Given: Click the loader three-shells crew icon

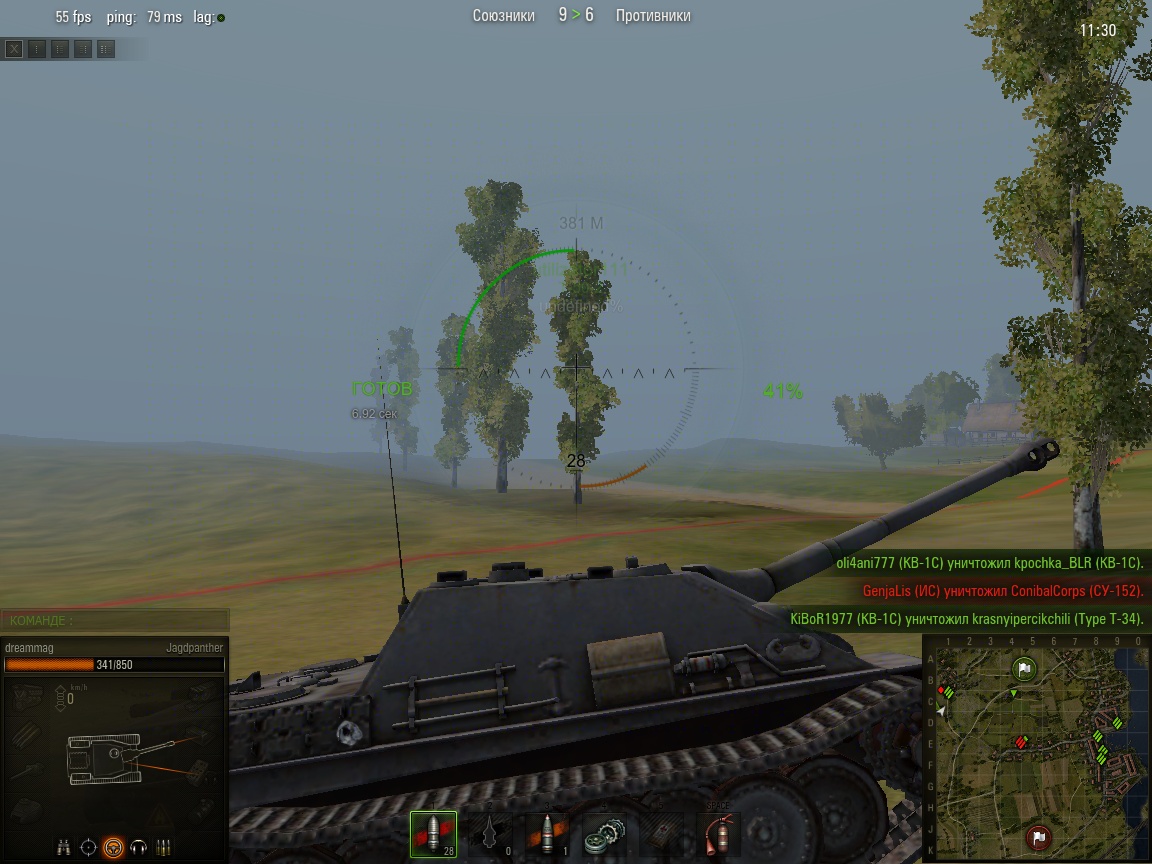Looking at the screenshot, I should click(x=164, y=847).
